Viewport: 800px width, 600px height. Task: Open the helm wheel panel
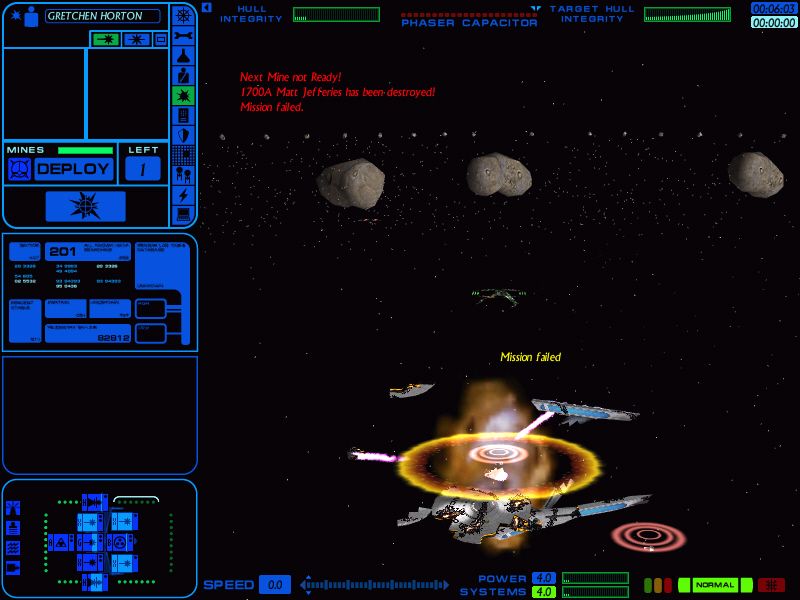click(184, 16)
